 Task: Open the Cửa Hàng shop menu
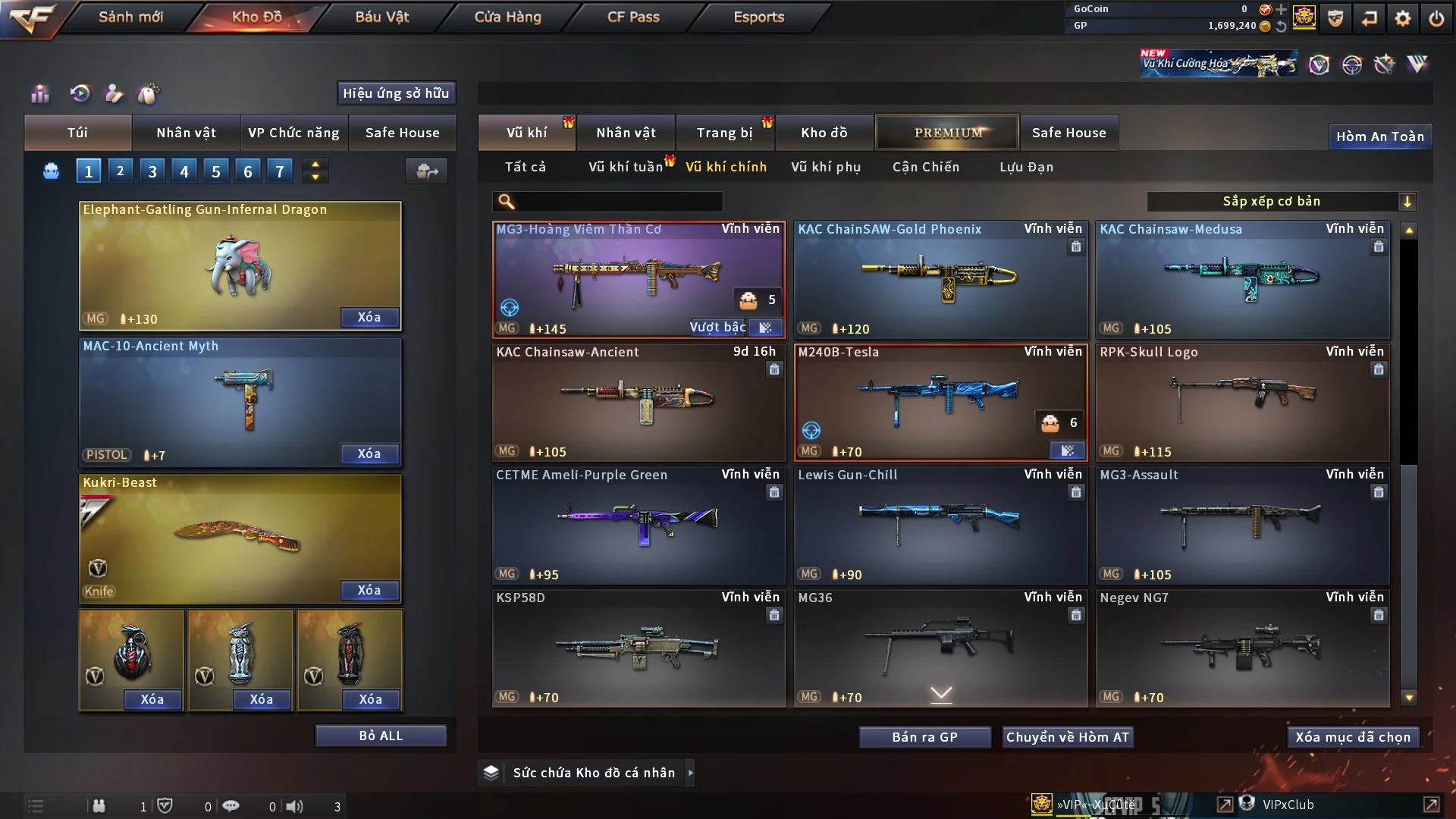pos(507,17)
